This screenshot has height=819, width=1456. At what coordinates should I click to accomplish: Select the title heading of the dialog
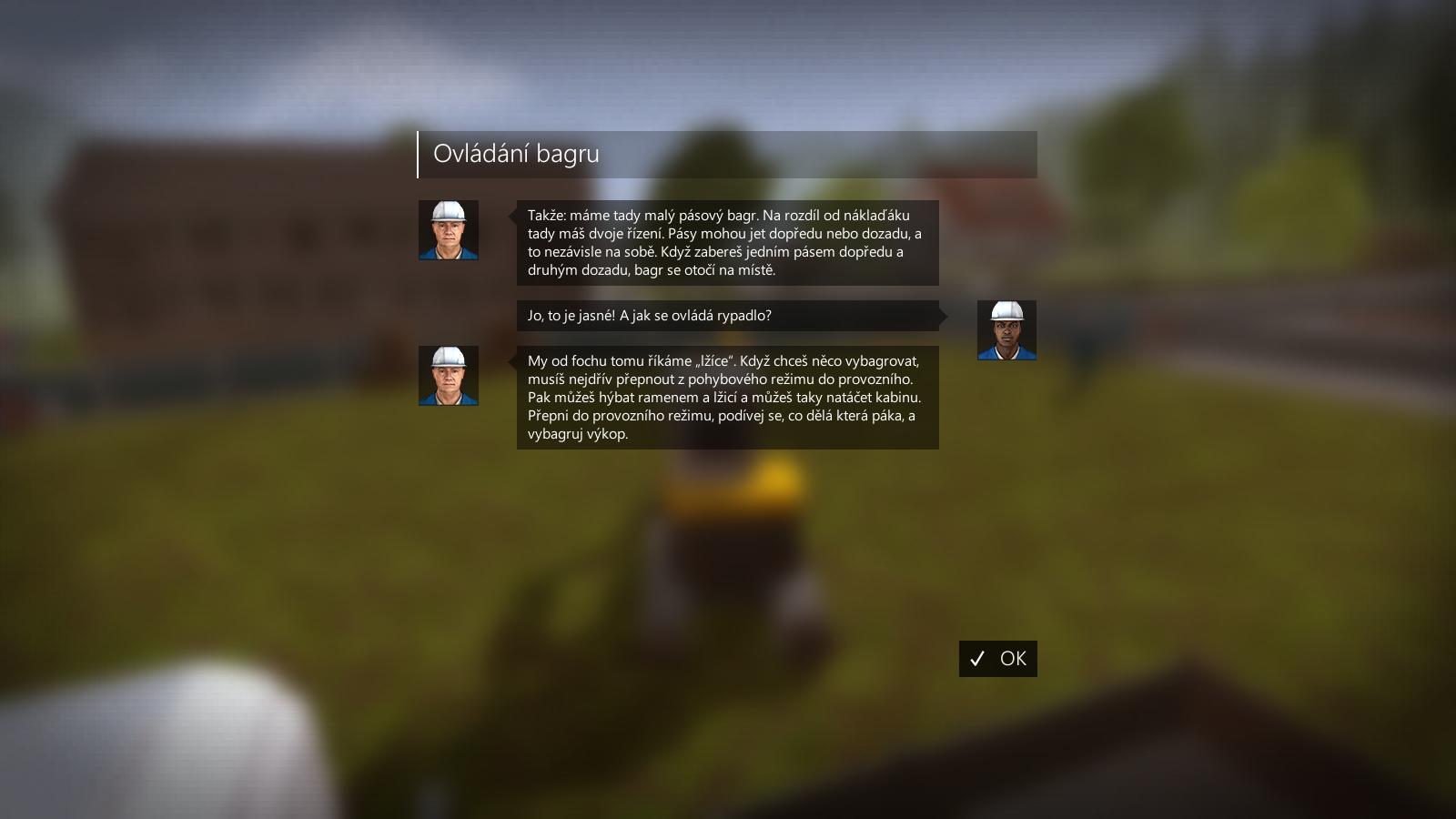click(515, 154)
